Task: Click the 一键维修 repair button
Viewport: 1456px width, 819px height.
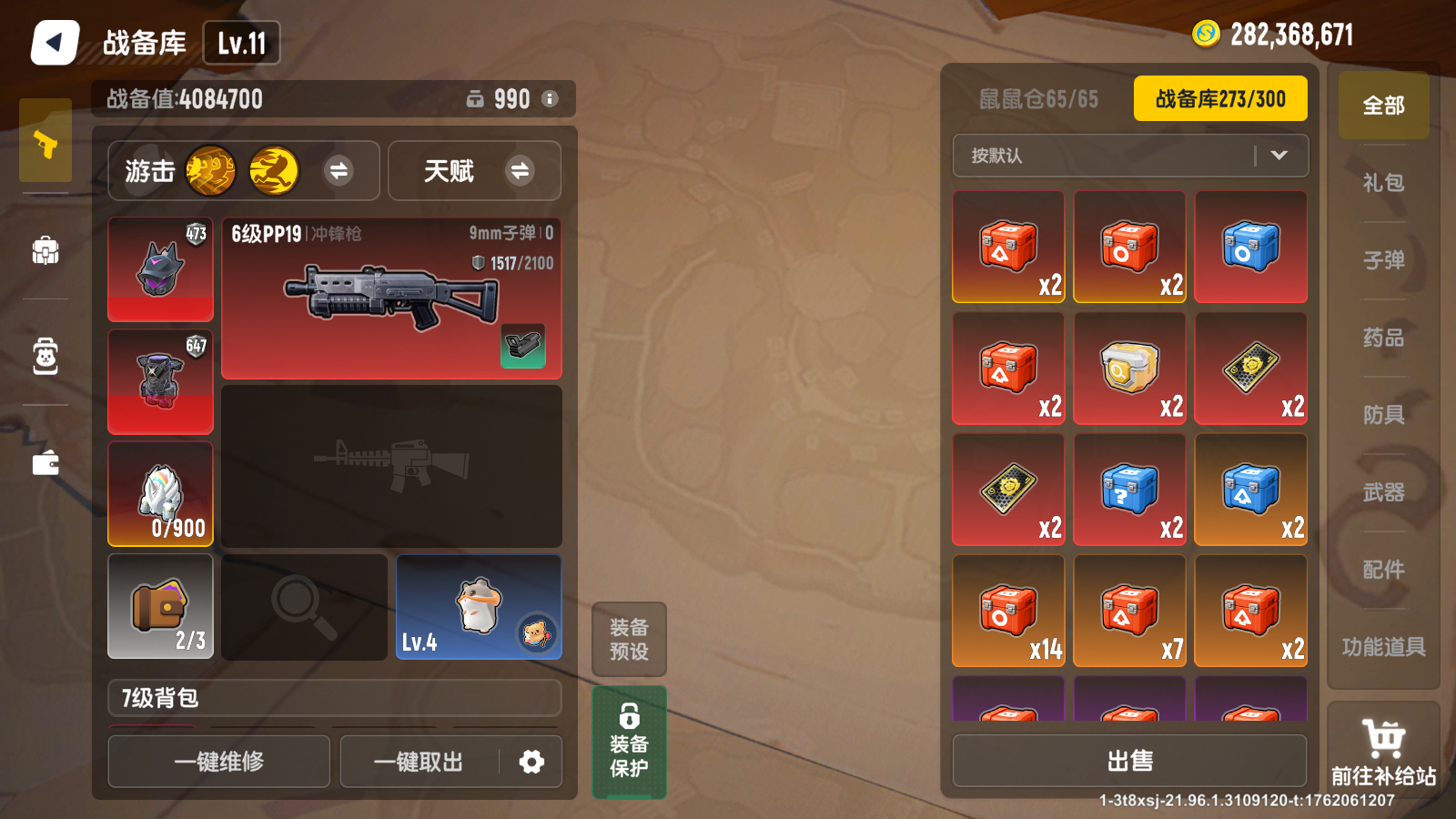Action: 218,762
